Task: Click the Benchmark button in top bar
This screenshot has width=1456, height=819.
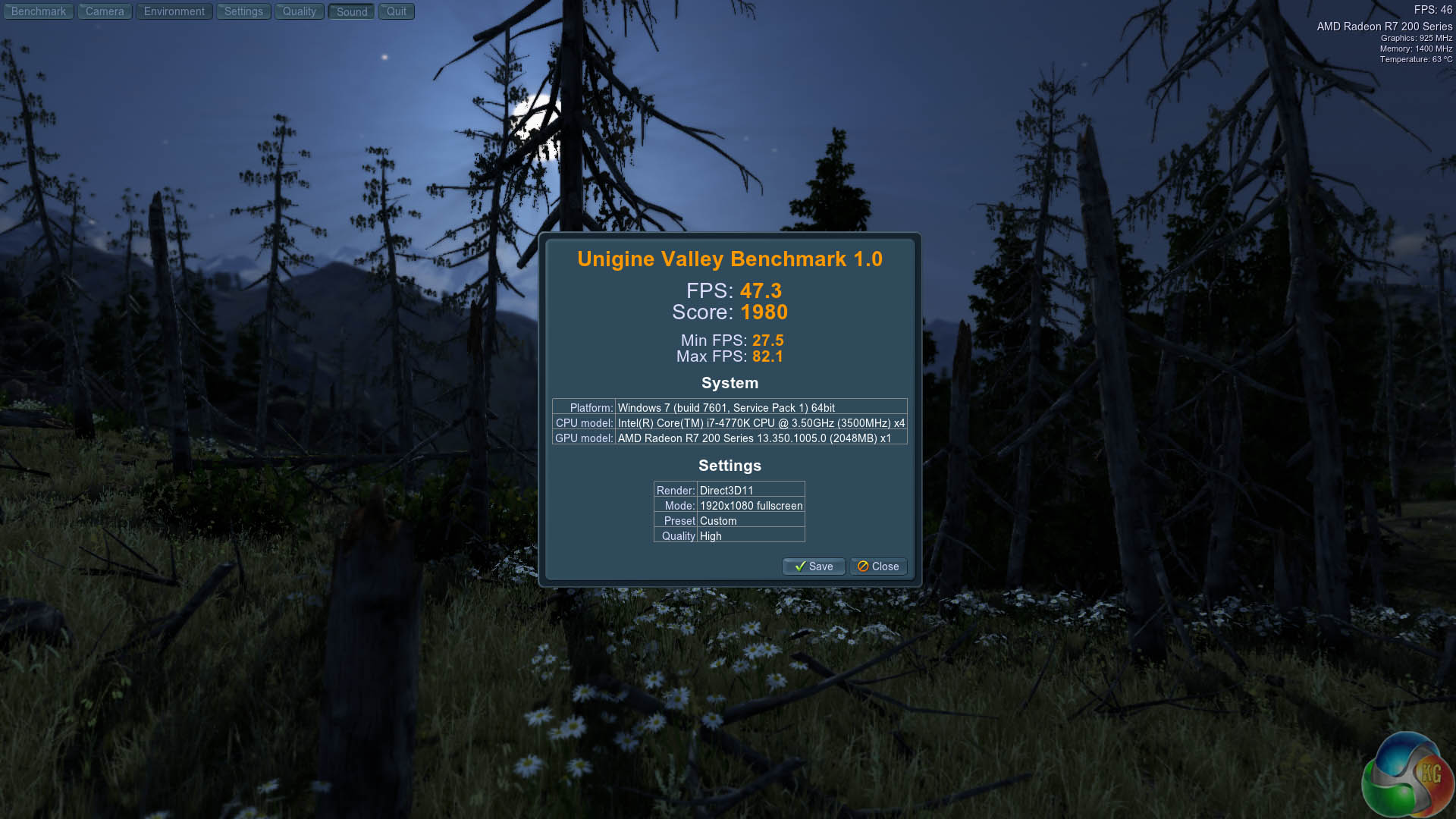Action: point(39,11)
